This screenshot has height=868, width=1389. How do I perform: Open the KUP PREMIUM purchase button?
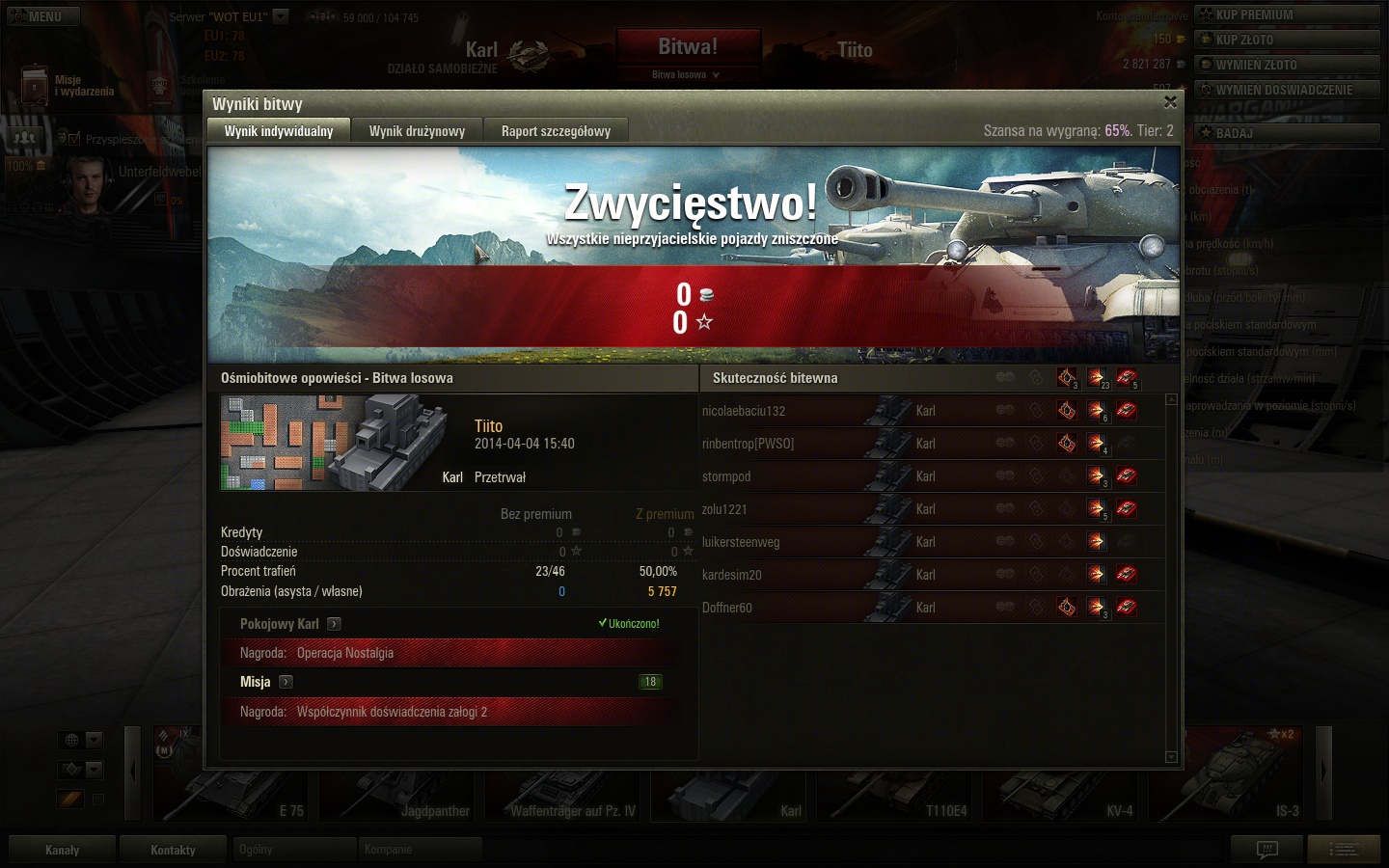(1287, 14)
